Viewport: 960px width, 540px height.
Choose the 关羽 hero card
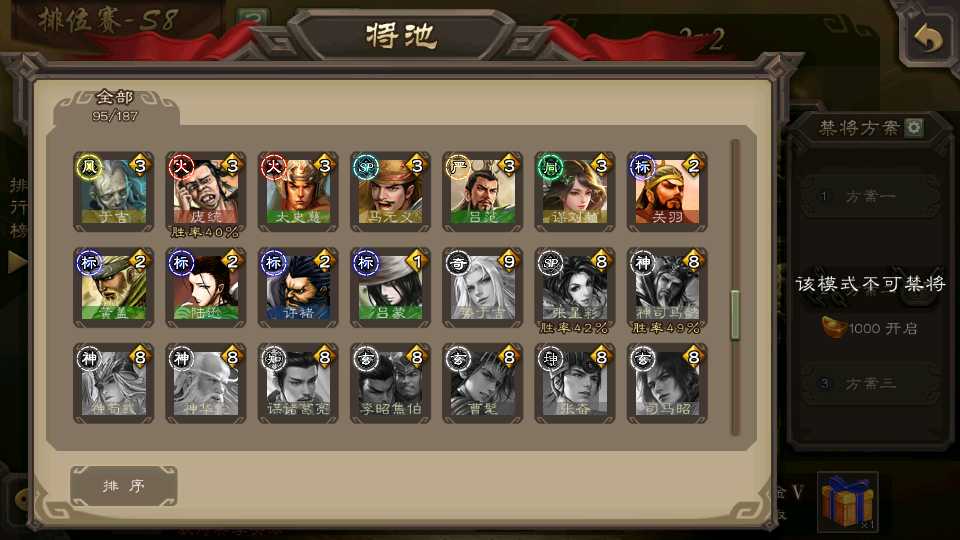tap(666, 189)
